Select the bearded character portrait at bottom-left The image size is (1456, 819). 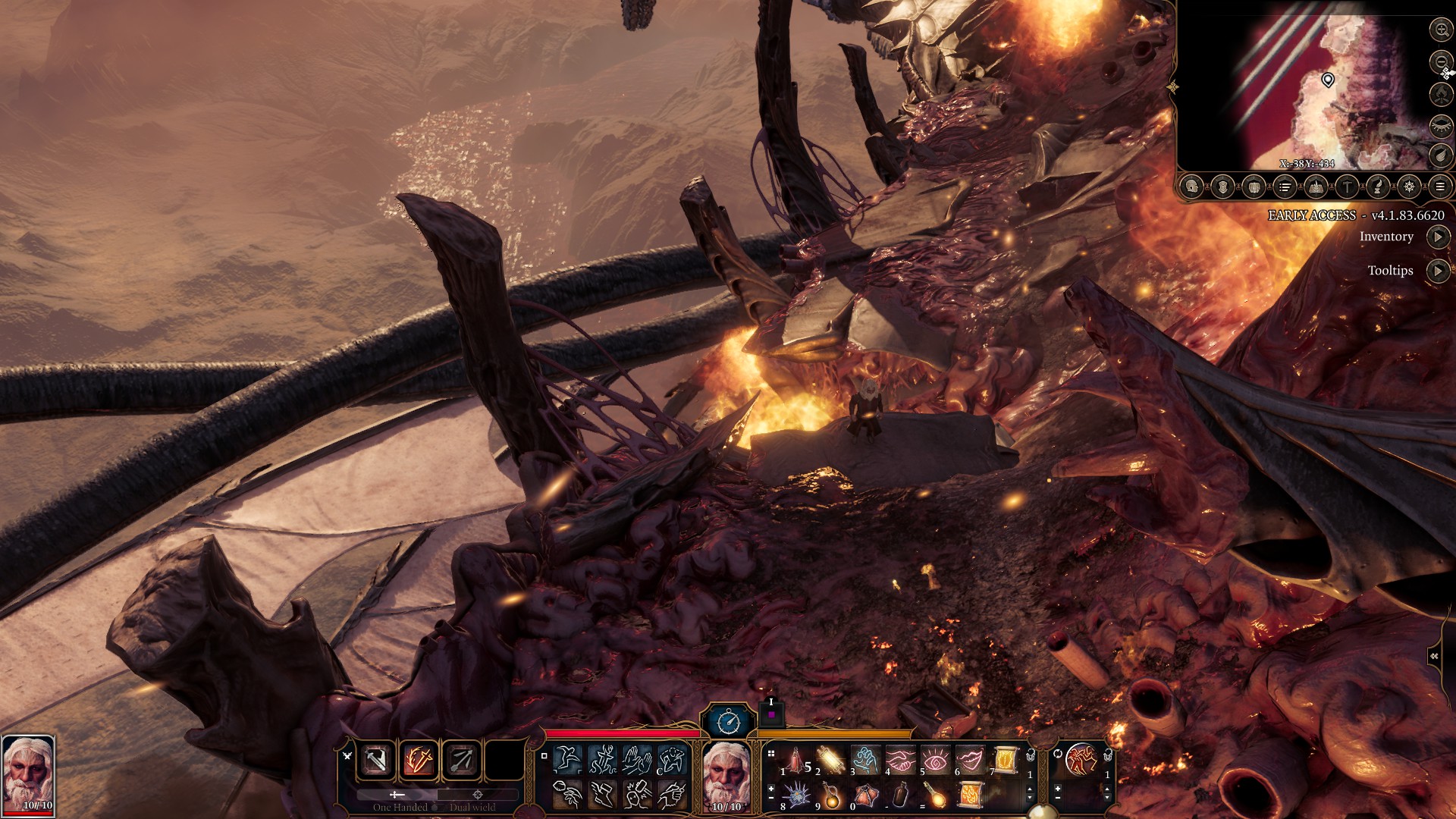pos(28,773)
